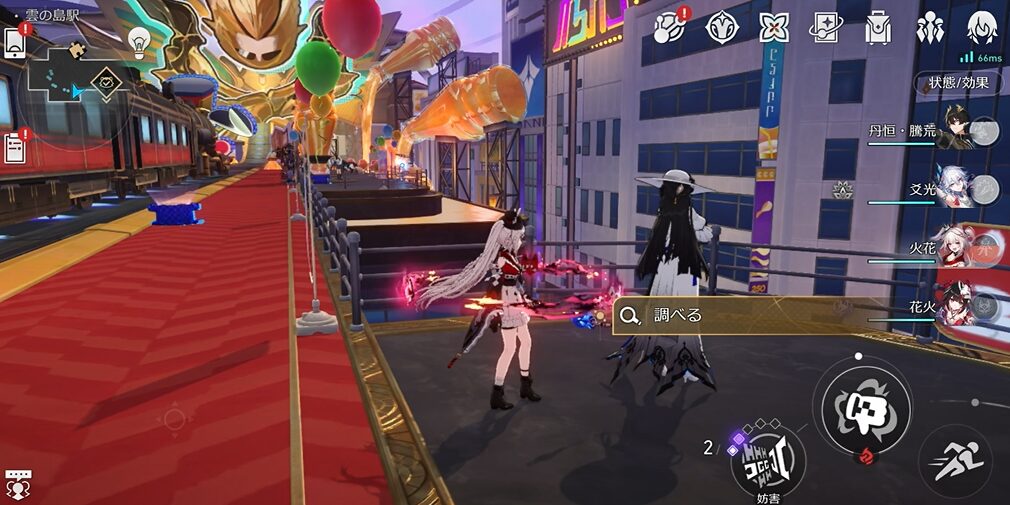Open the backpack inventory icon
1010x505 pixels.
[x=879, y=28]
